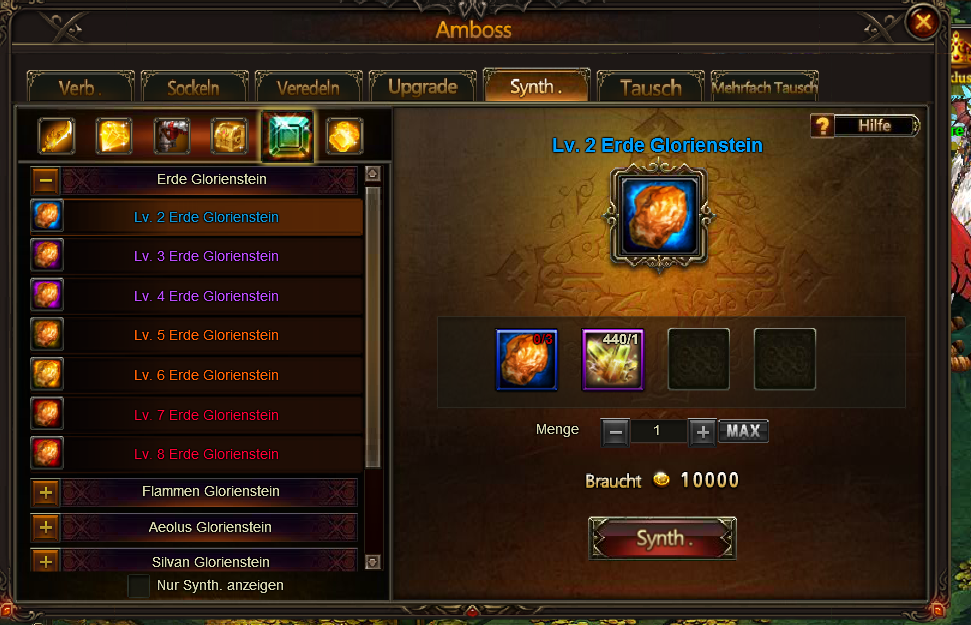
Task: Increase Menge with the plus button
Action: click(702, 432)
